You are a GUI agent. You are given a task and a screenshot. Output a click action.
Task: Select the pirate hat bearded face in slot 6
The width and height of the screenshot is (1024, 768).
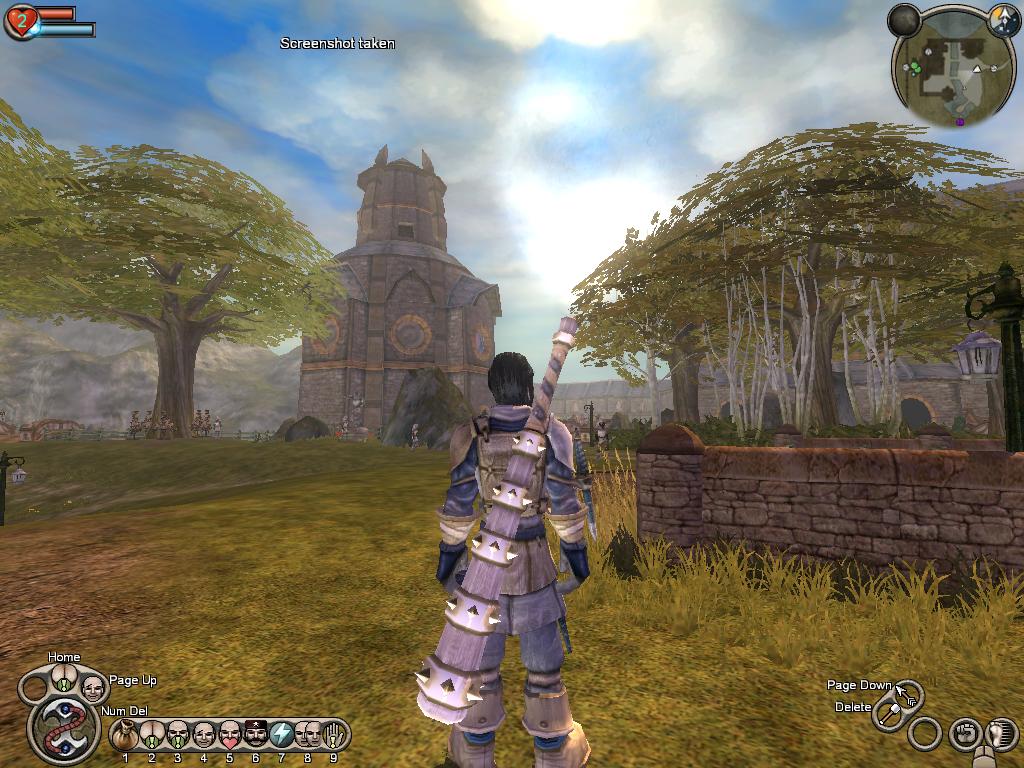pyautogui.click(x=256, y=736)
